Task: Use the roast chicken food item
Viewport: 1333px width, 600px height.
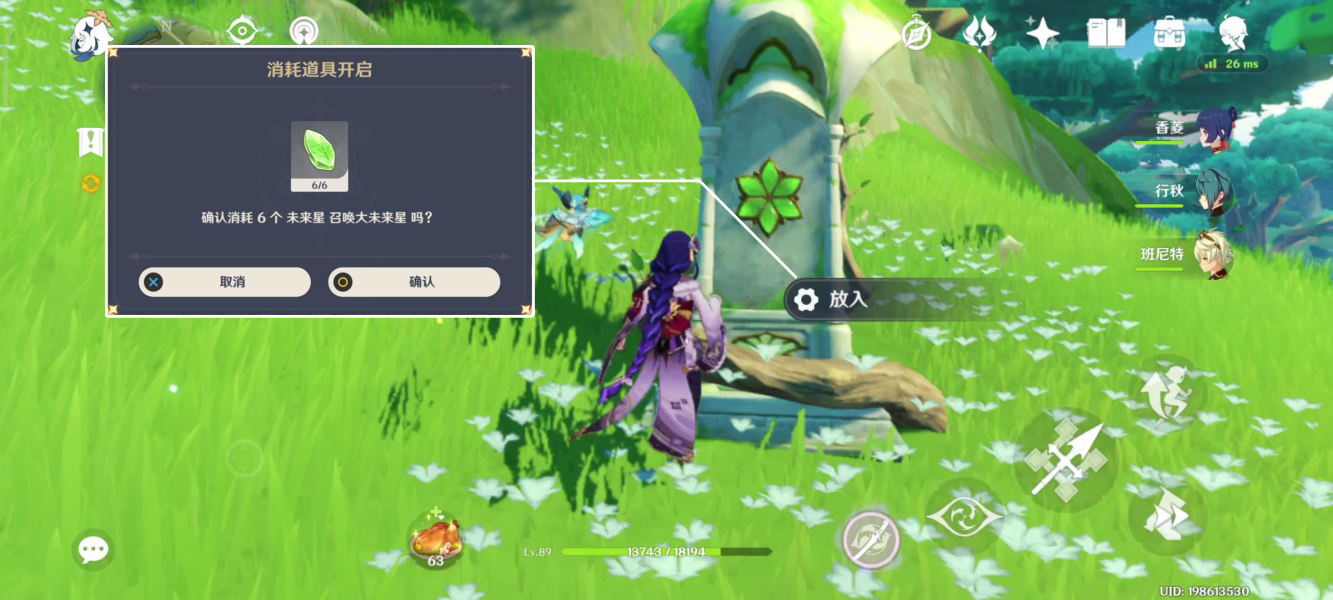Action: [x=435, y=541]
